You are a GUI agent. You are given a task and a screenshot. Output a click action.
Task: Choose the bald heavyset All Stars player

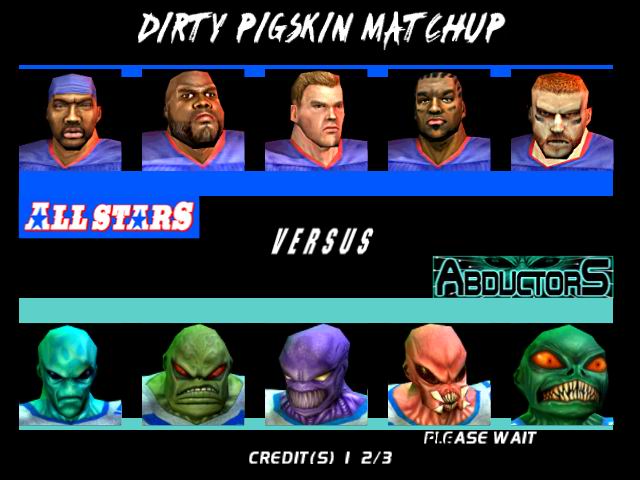click(193, 120)
